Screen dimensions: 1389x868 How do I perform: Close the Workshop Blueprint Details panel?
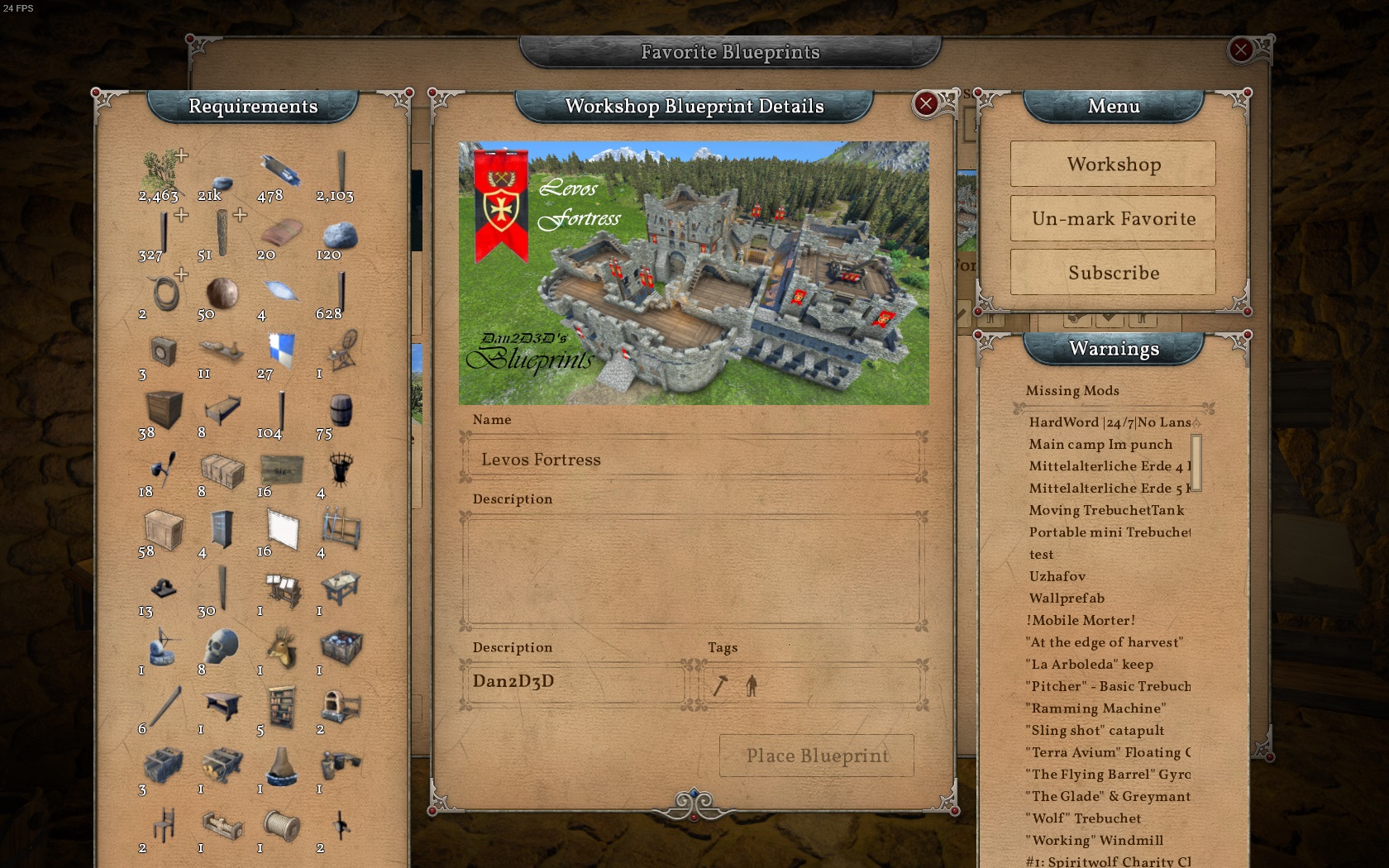tap(926, 103)
